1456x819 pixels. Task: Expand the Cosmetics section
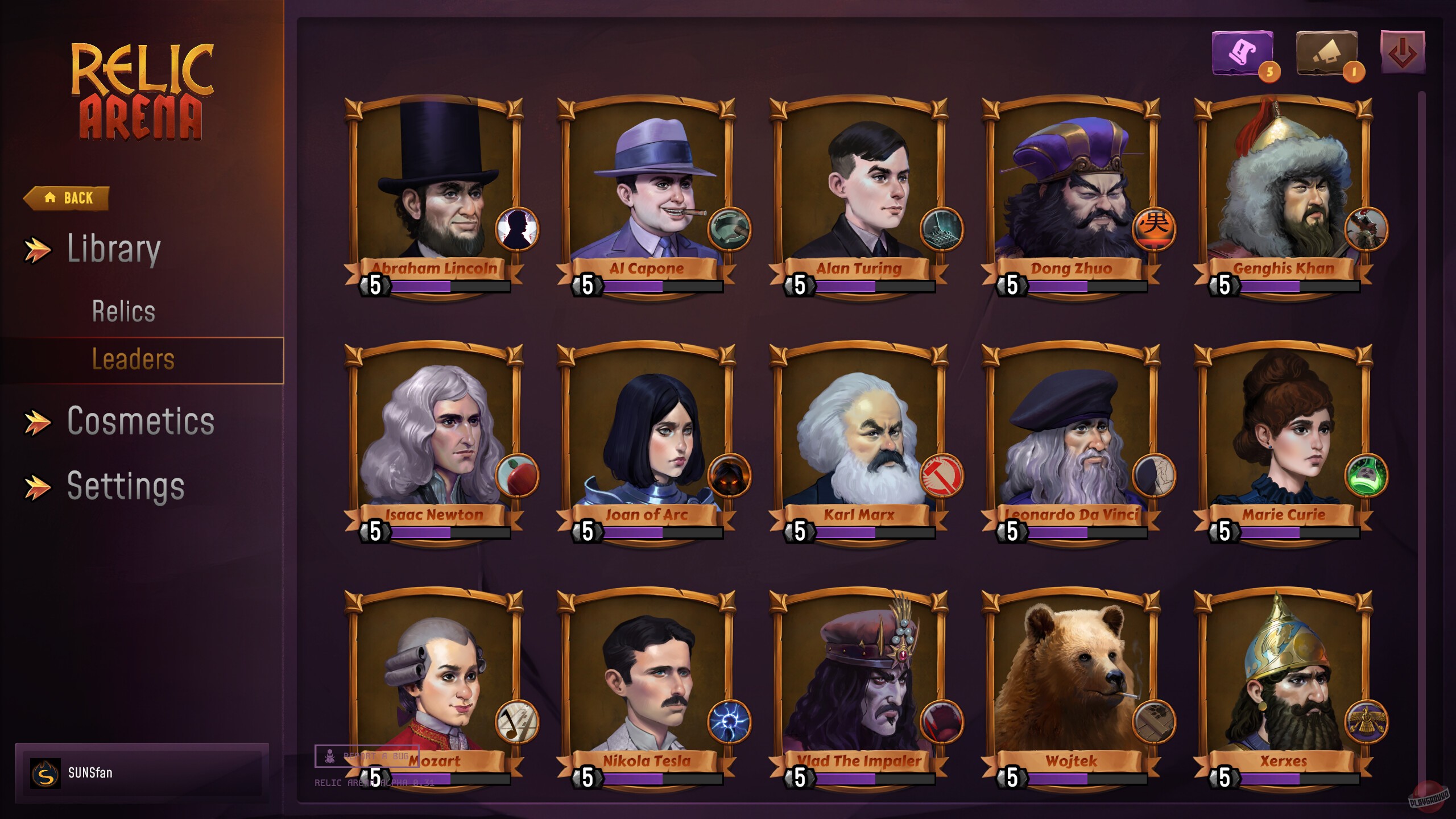140,421
